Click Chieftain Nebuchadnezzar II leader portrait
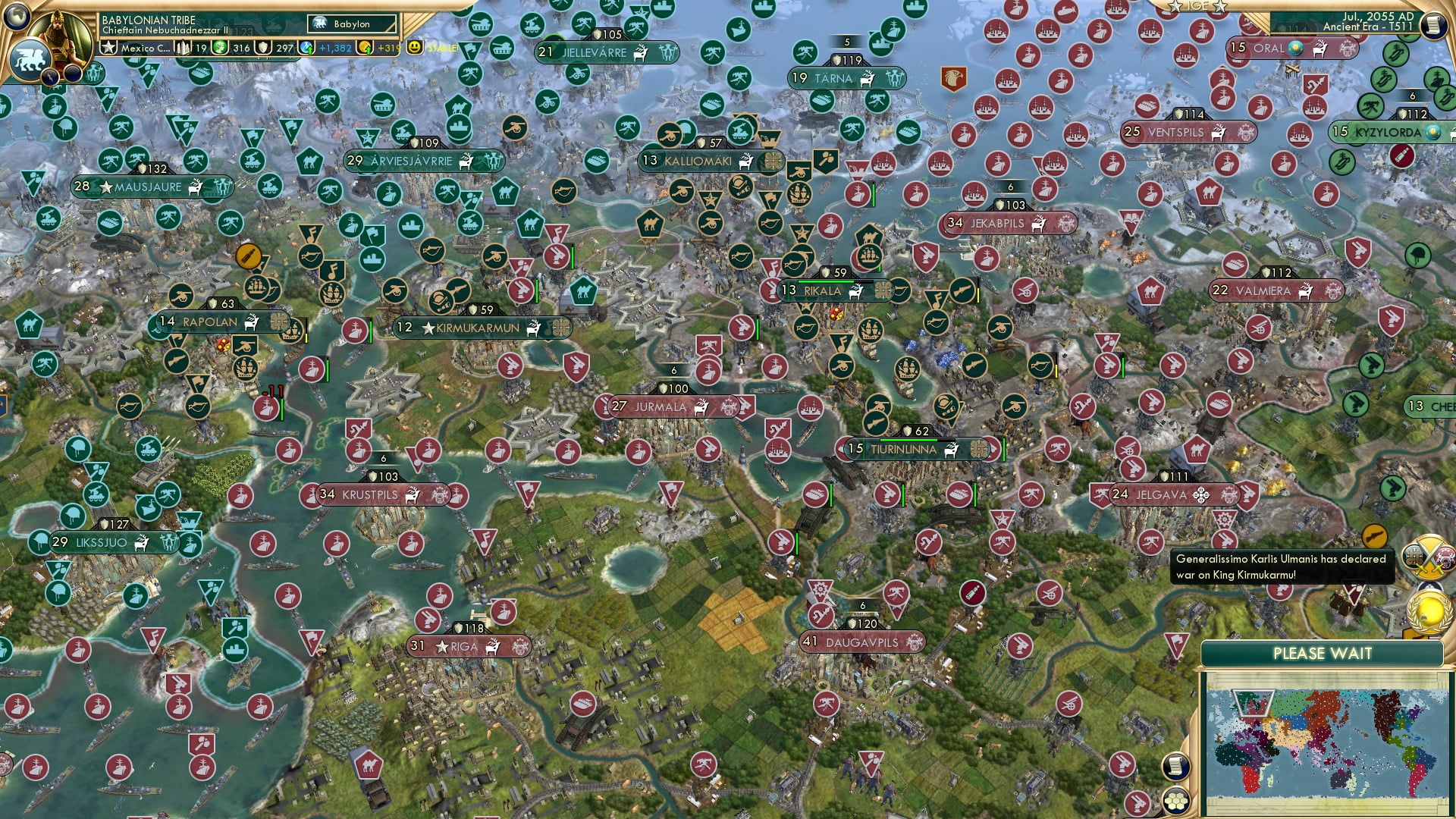The height and width of the screenshot is (819, 1456). pyautogui.click(x=58, y=36)
